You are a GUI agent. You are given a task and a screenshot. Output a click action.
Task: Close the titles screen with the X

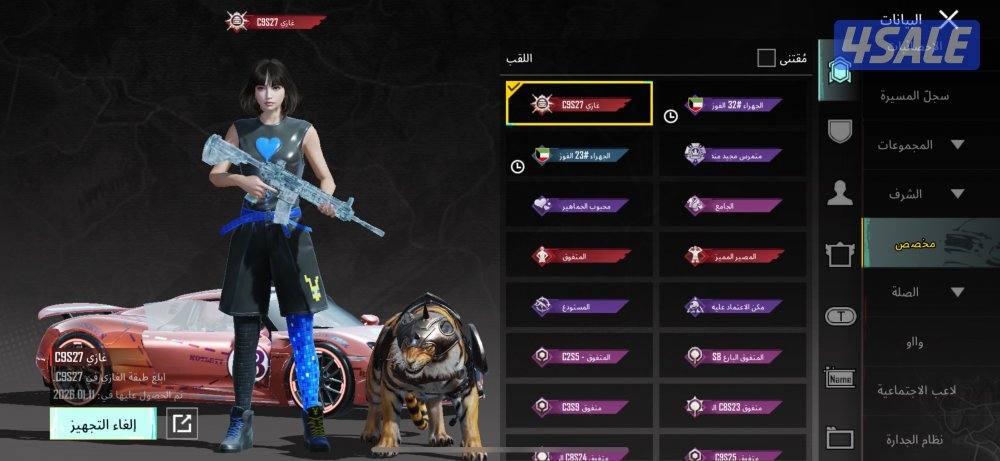point(948,19)
